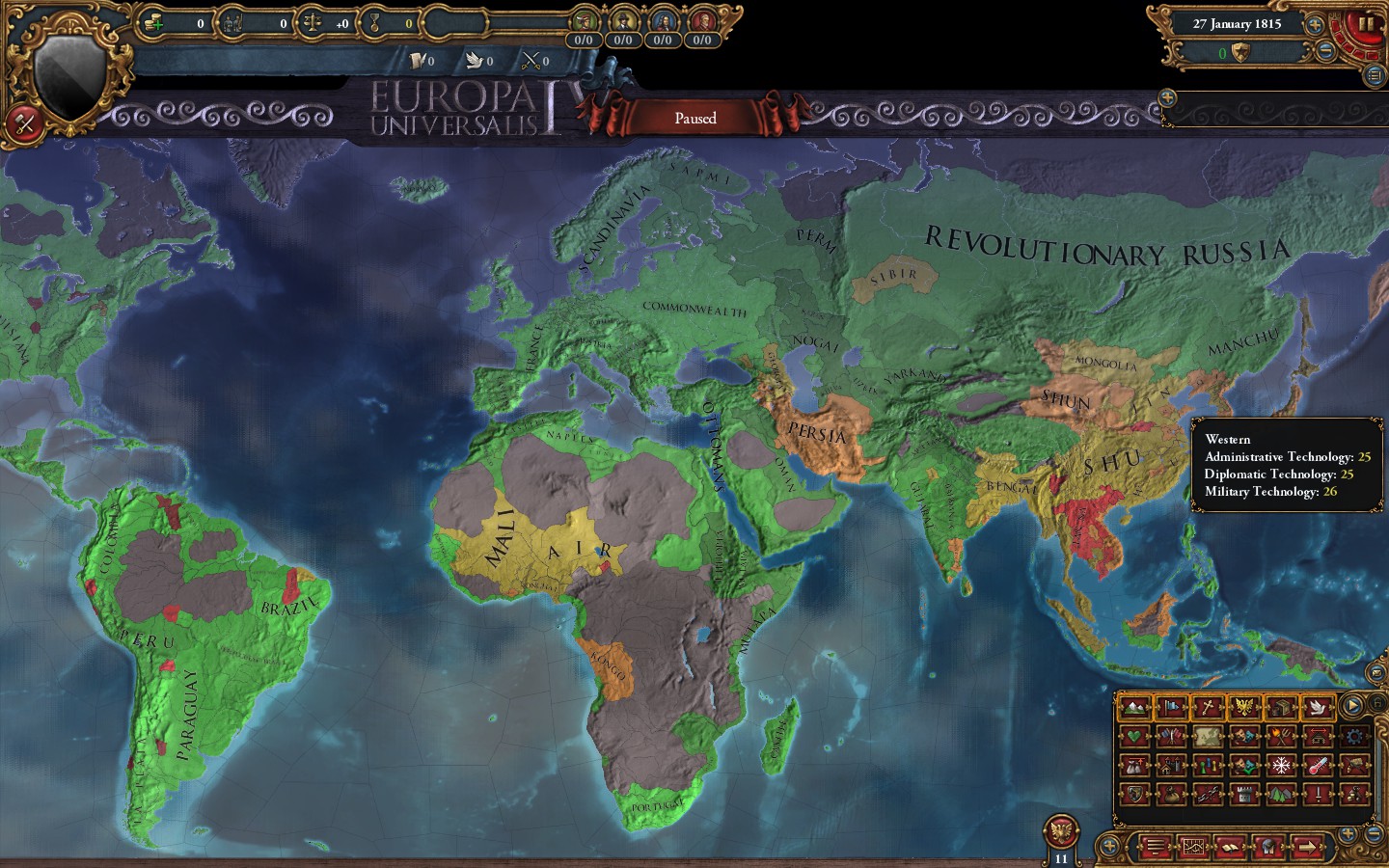The height and width of the screenshot is (868, 1389).
Task: Toggle cycling mapmodes with the play arrow
Action: (1353, 707)
